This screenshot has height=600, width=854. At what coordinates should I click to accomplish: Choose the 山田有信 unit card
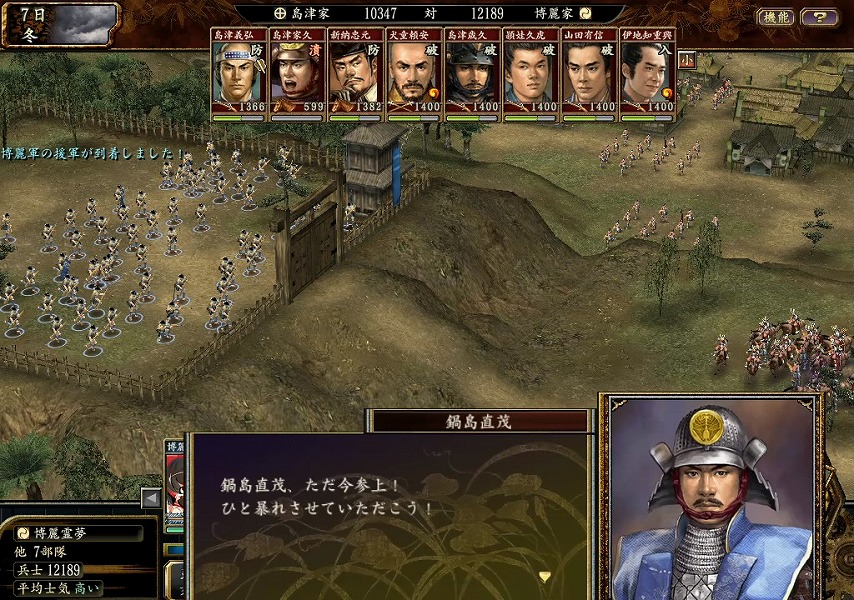coord(588,76)
